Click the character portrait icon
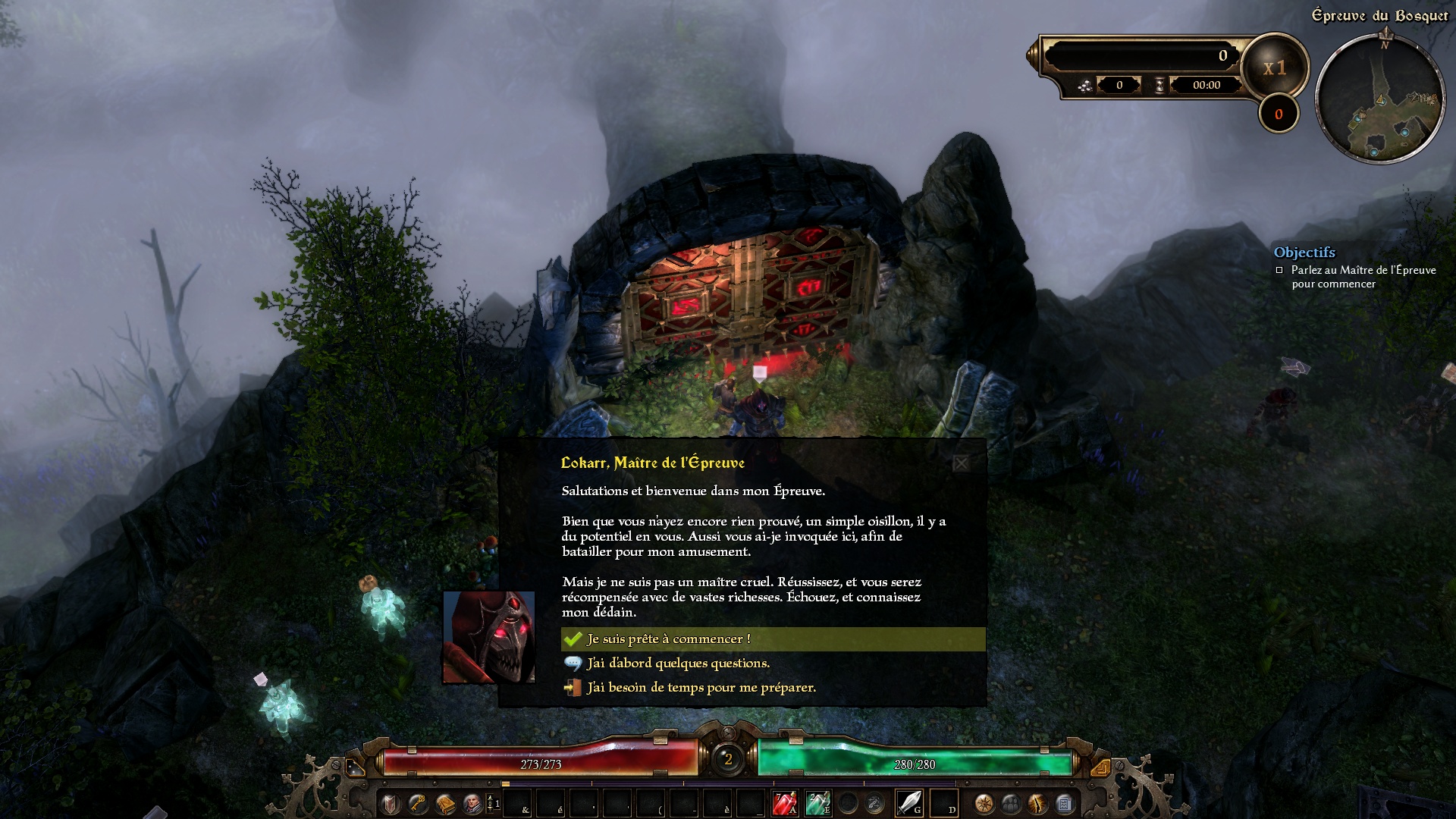The image size is (1456, 819). coord(472,803)
